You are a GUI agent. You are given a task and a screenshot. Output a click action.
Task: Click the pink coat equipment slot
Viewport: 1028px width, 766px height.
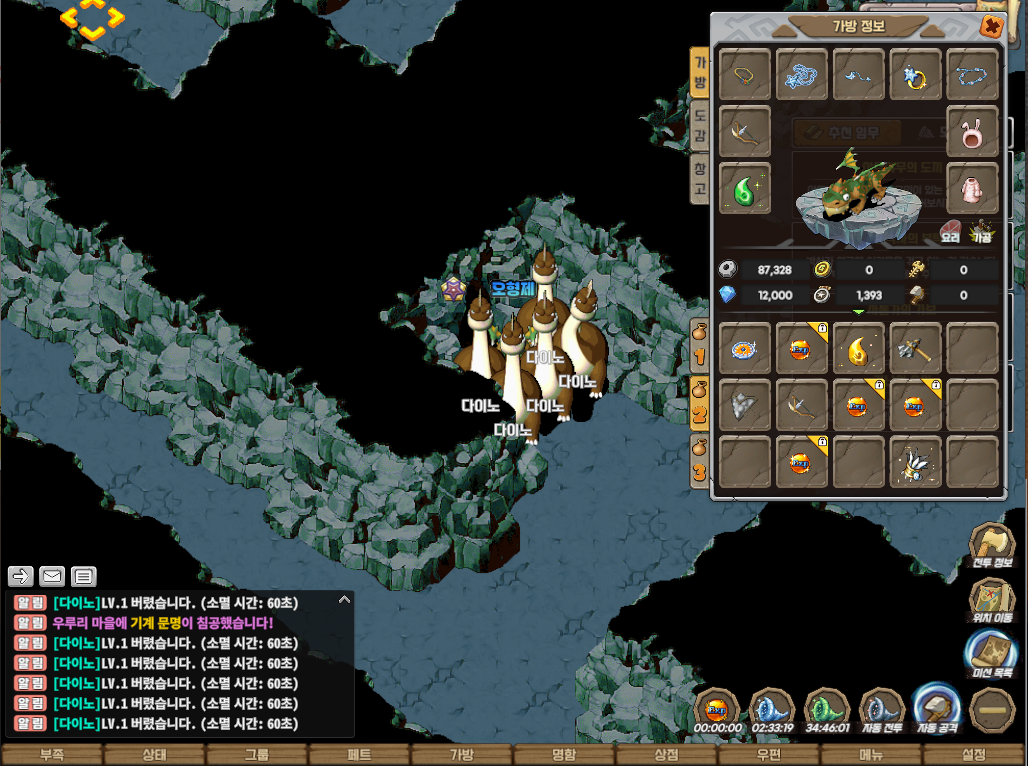point(973,188)
